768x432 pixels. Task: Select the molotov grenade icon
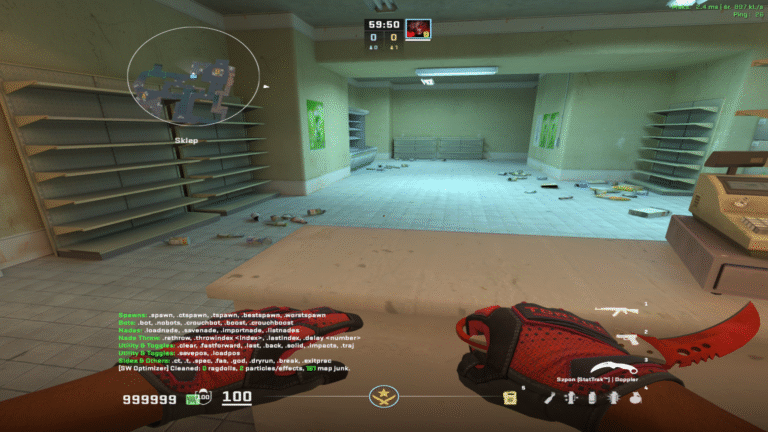coord(550,397)
